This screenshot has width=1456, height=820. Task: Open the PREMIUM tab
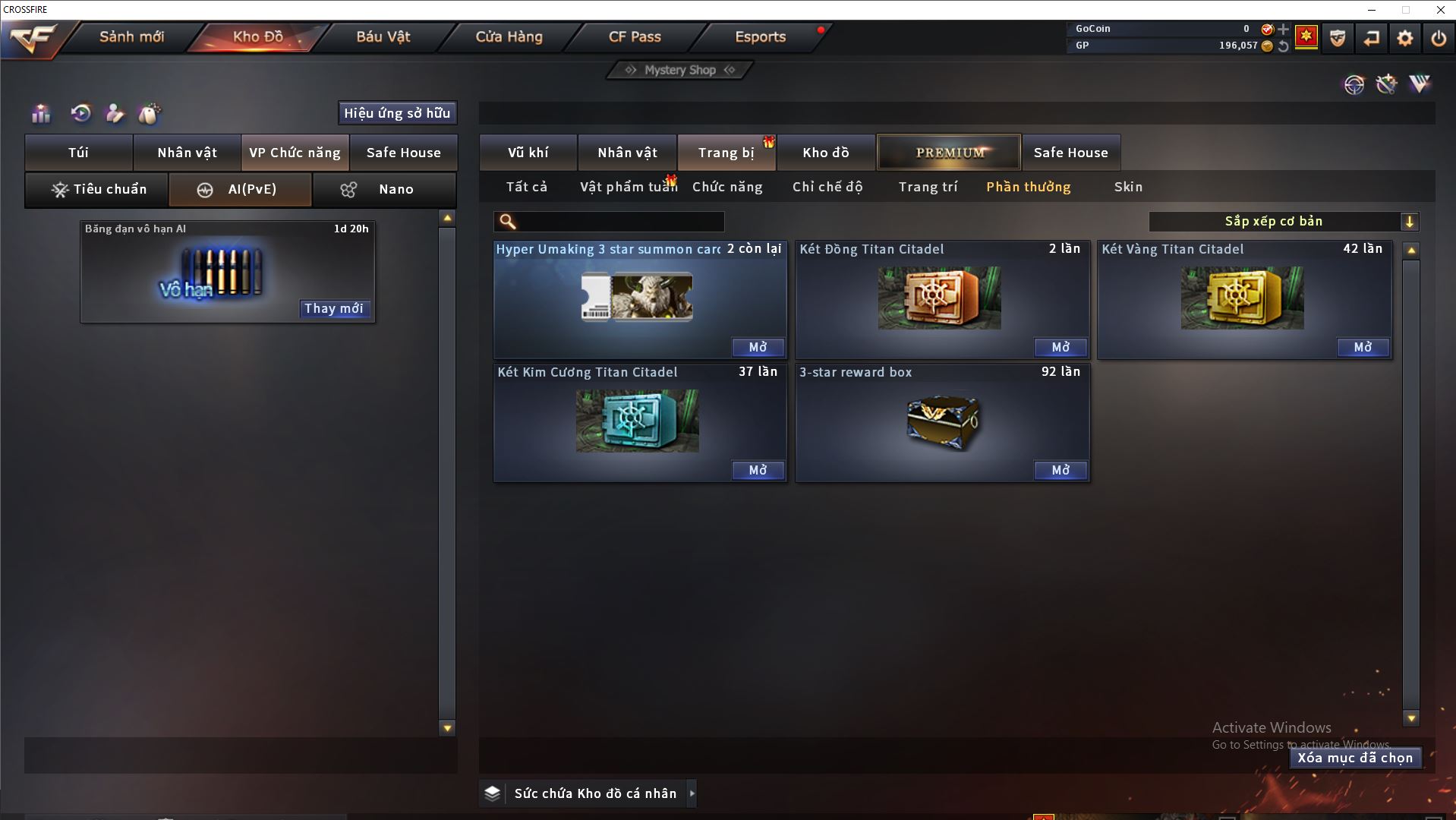949,153
